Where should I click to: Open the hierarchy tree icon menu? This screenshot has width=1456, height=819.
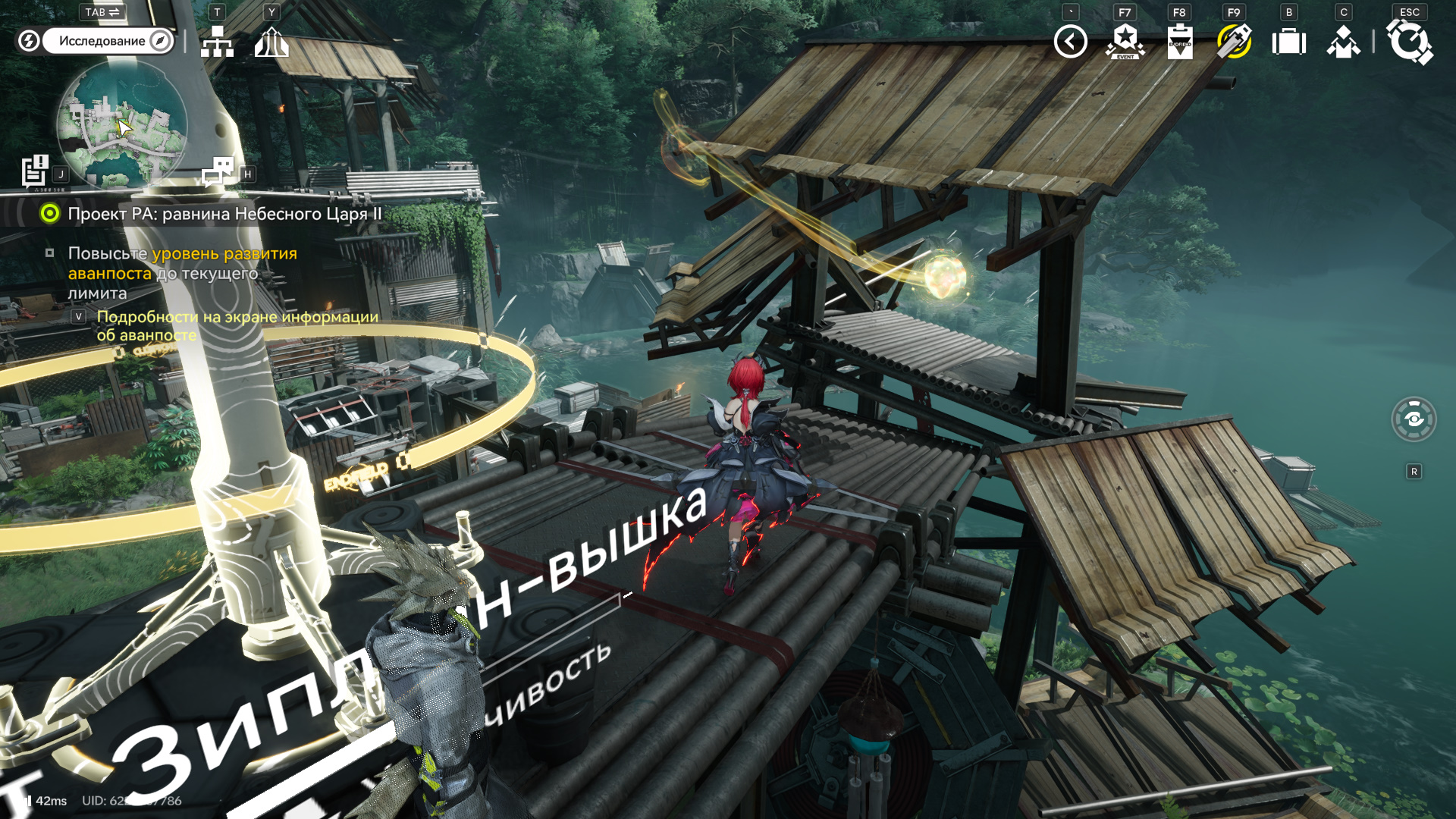pos(217,42)
